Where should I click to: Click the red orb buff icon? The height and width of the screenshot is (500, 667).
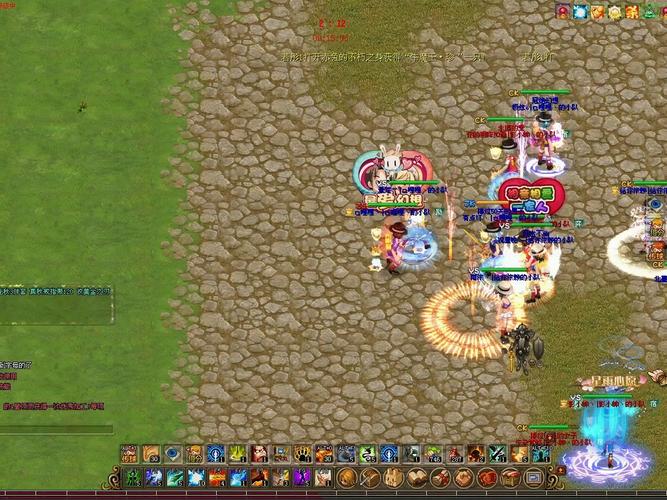pyautogui.click(x=563, y=12)
